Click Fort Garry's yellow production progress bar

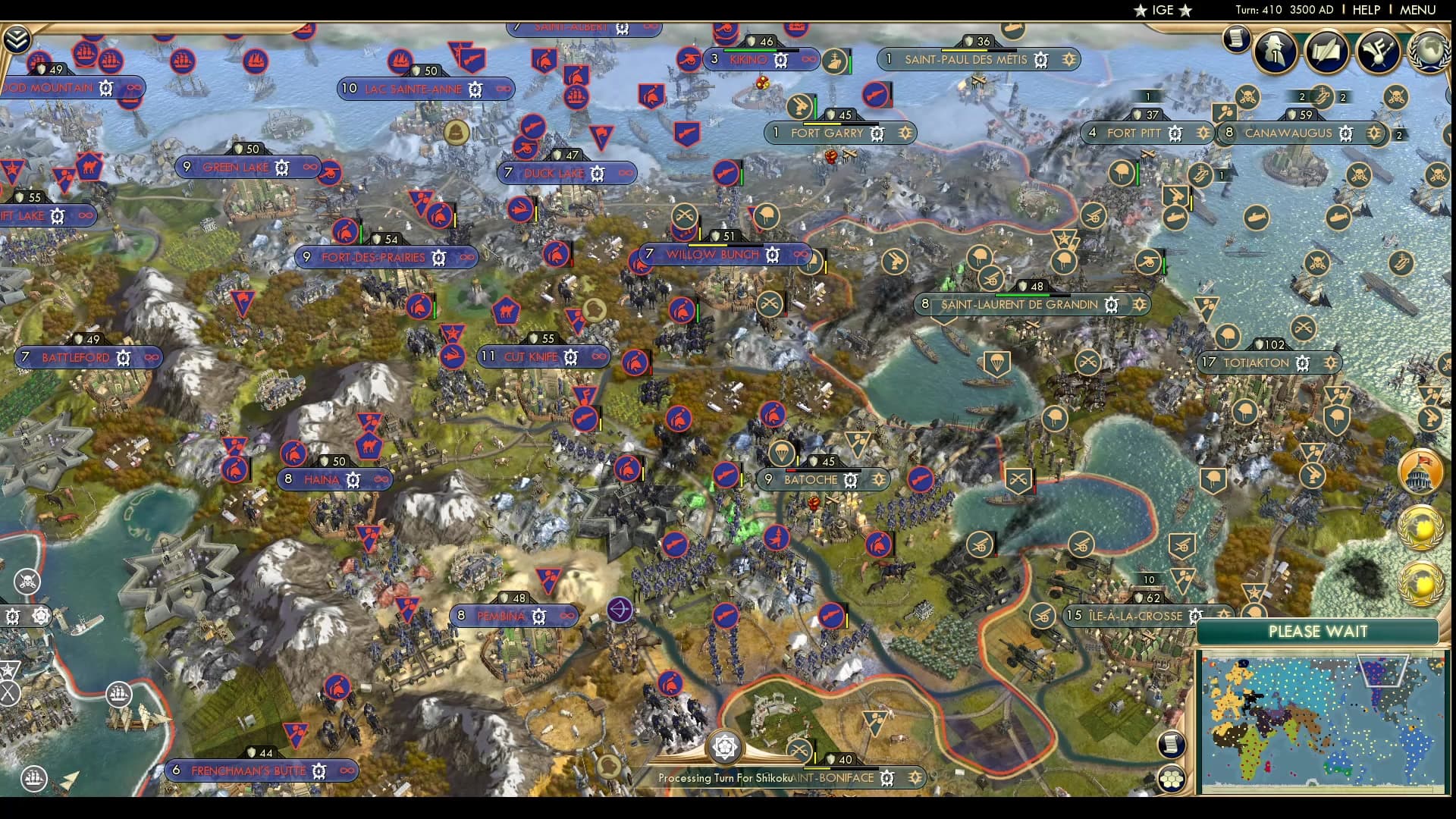pos(823,123)
